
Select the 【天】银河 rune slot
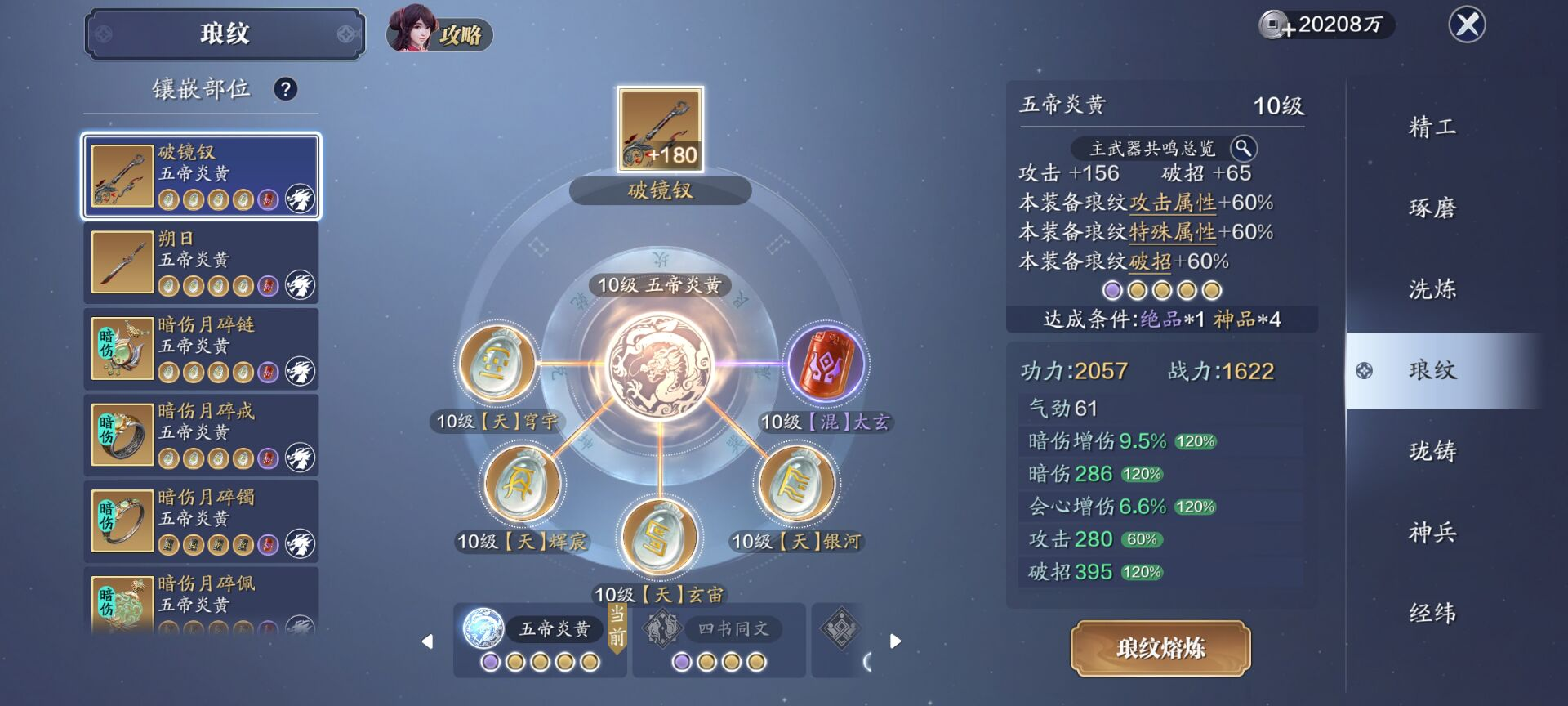click(796, 485)
